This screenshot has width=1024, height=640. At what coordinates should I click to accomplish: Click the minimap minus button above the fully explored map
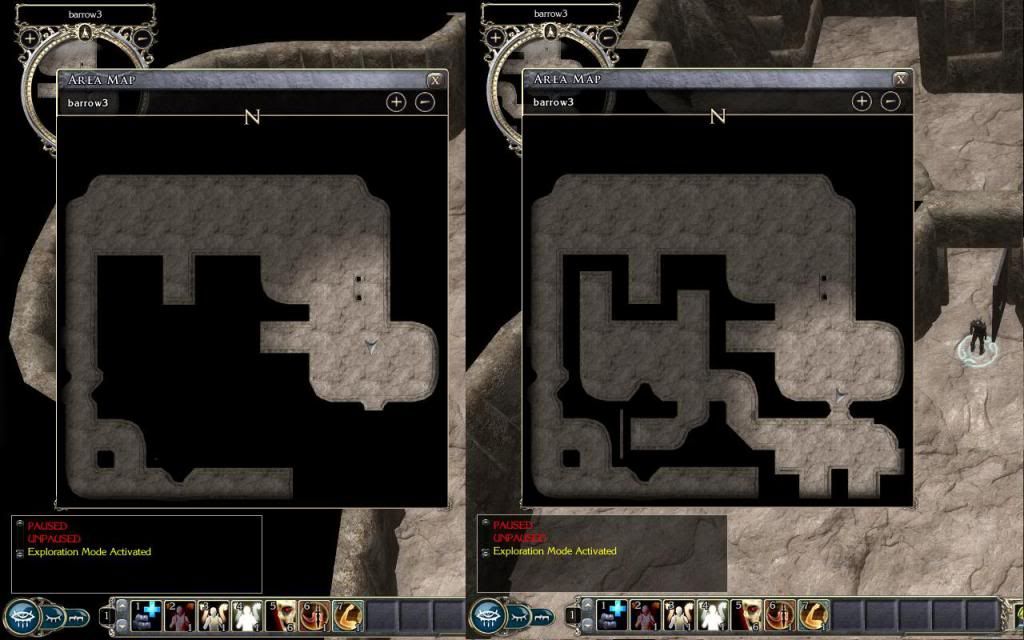click(x=609, y=38)
